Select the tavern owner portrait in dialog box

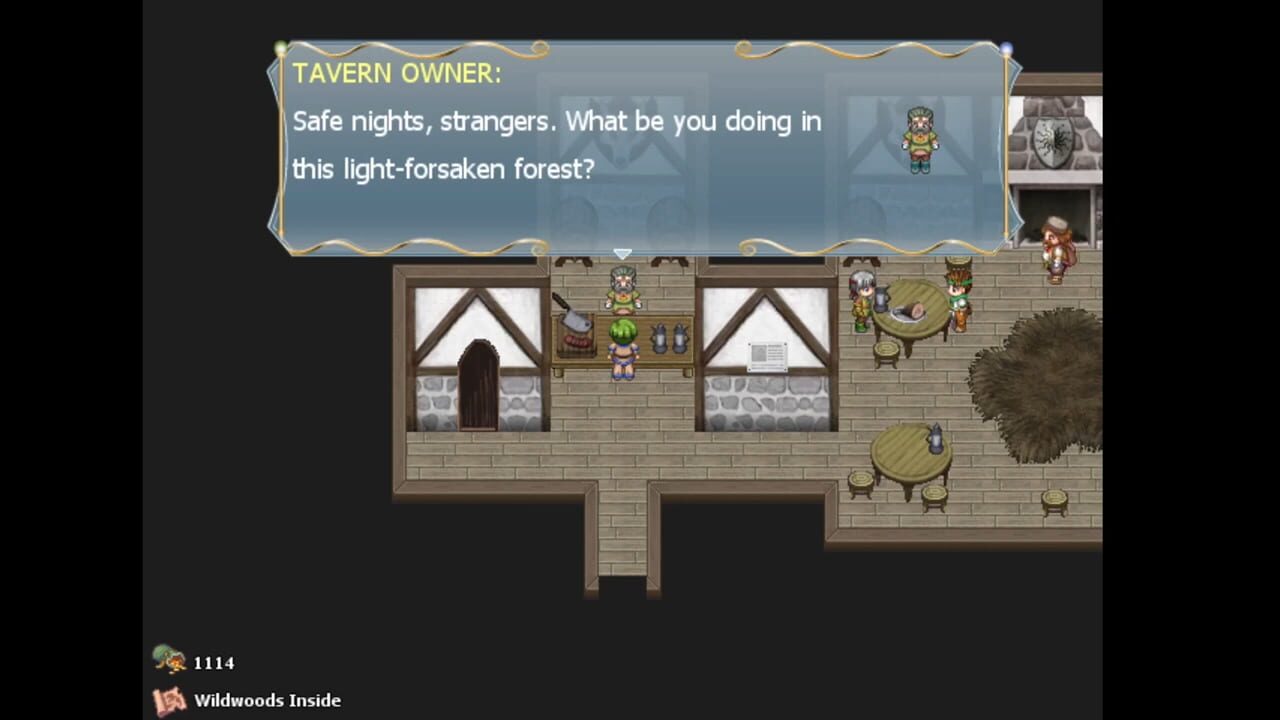(x=919, y=140)
